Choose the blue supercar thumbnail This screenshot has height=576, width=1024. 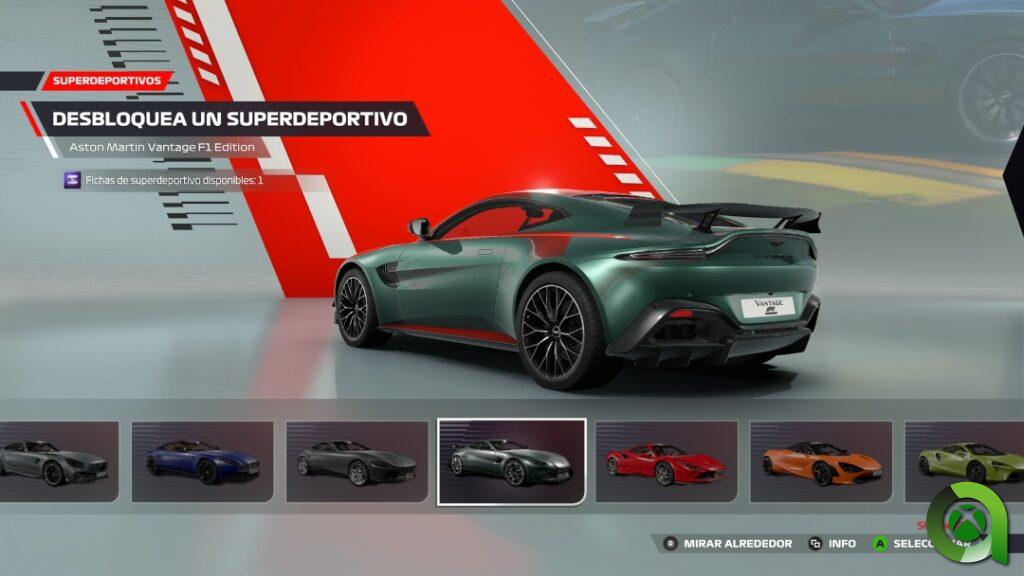(x=202, y=461)
